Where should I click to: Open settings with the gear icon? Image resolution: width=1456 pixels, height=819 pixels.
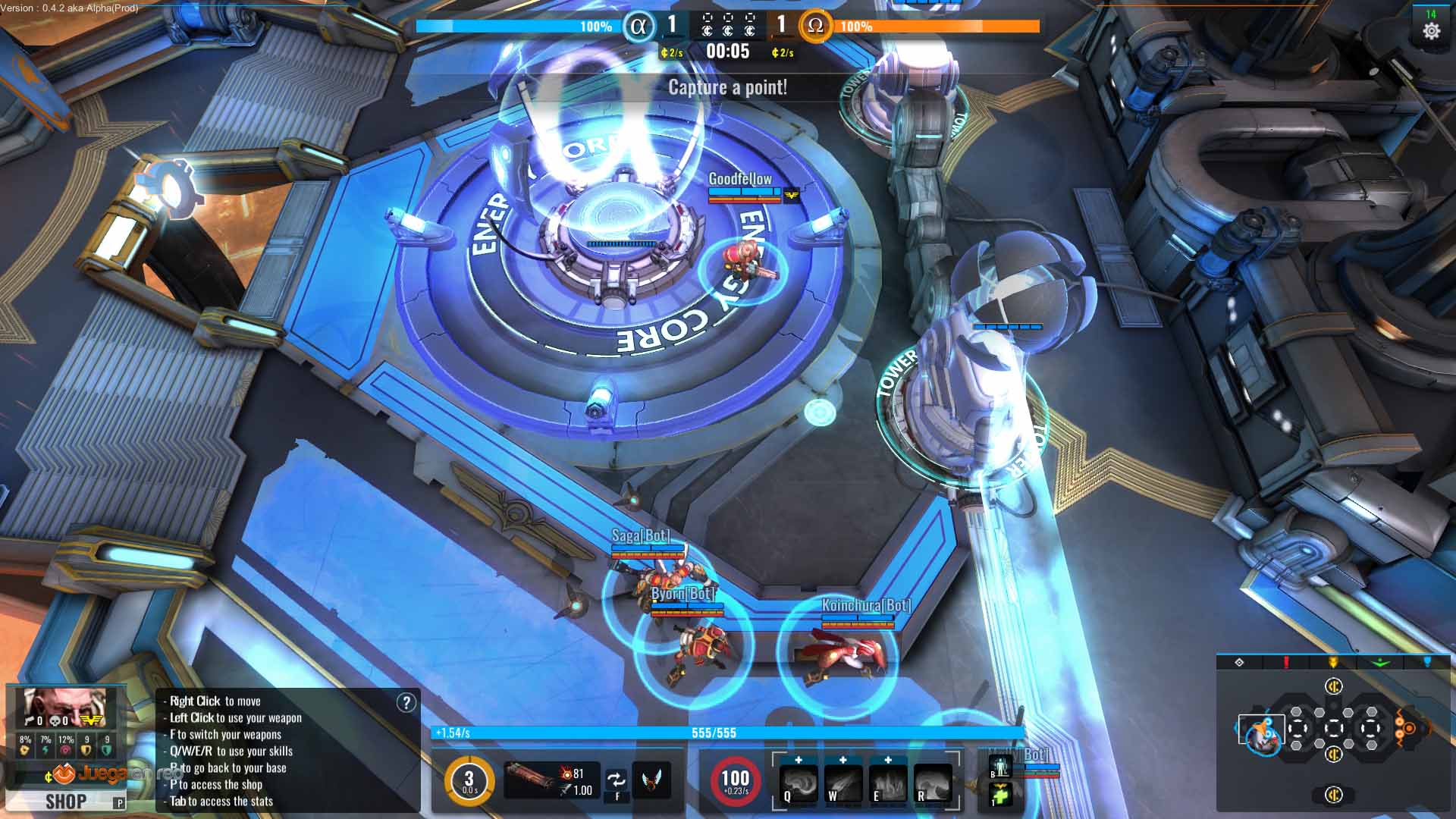(x=1431, y=31)
